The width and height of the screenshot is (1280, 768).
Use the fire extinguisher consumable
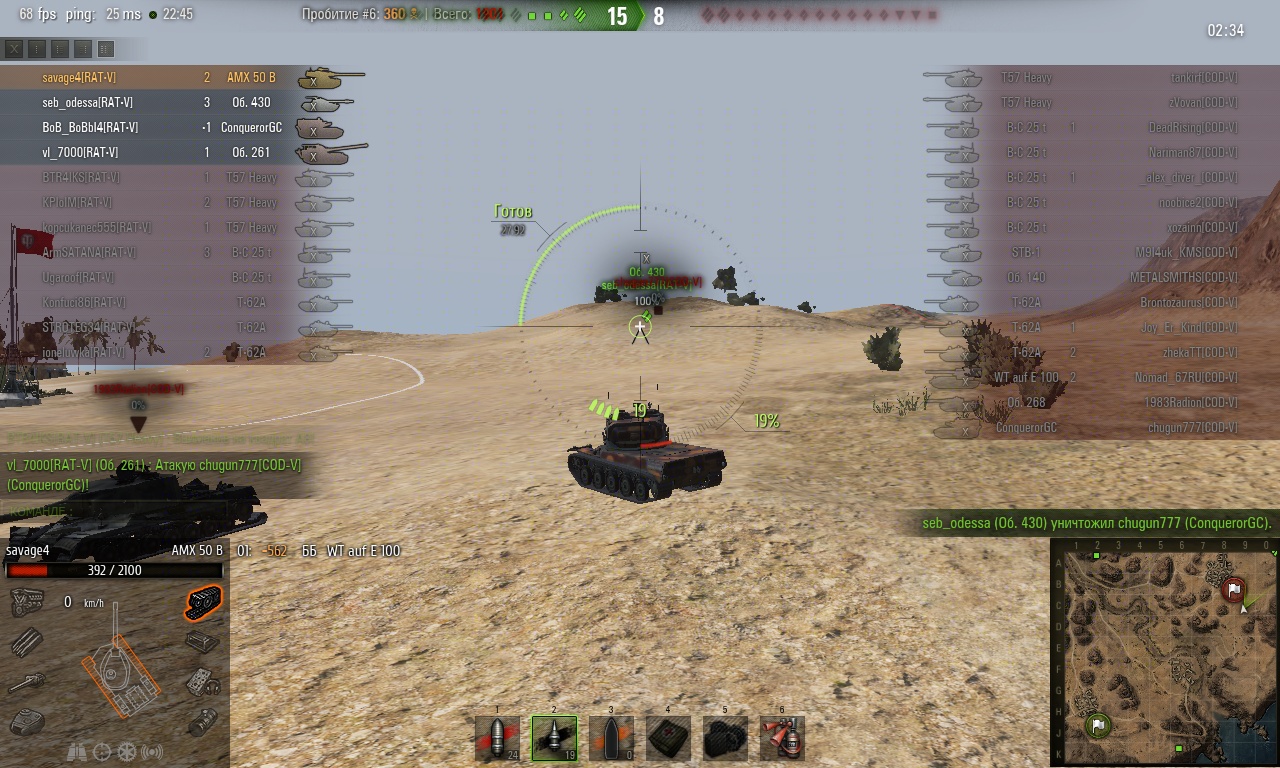coord(782,738)
